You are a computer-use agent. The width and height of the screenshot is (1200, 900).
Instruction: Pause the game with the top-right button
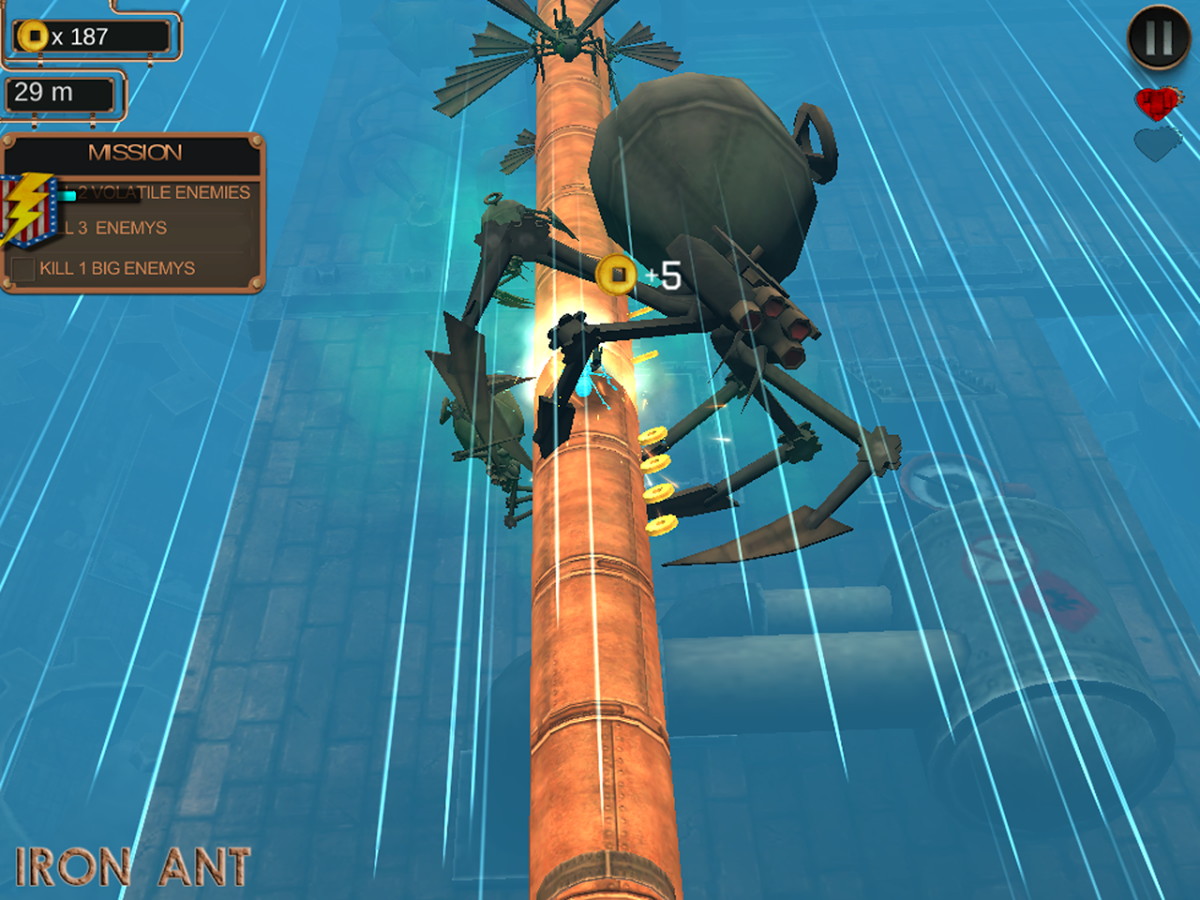(x=1158, y=38)
